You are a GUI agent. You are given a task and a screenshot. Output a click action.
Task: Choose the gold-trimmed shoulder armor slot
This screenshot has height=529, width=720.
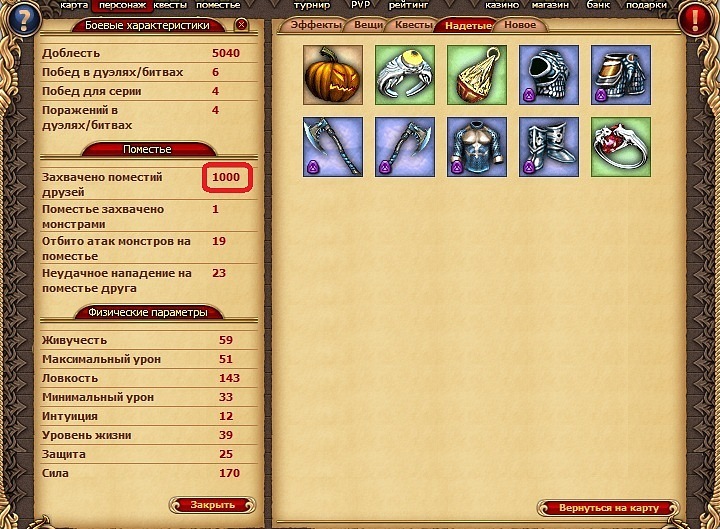[x=616, y=70]
